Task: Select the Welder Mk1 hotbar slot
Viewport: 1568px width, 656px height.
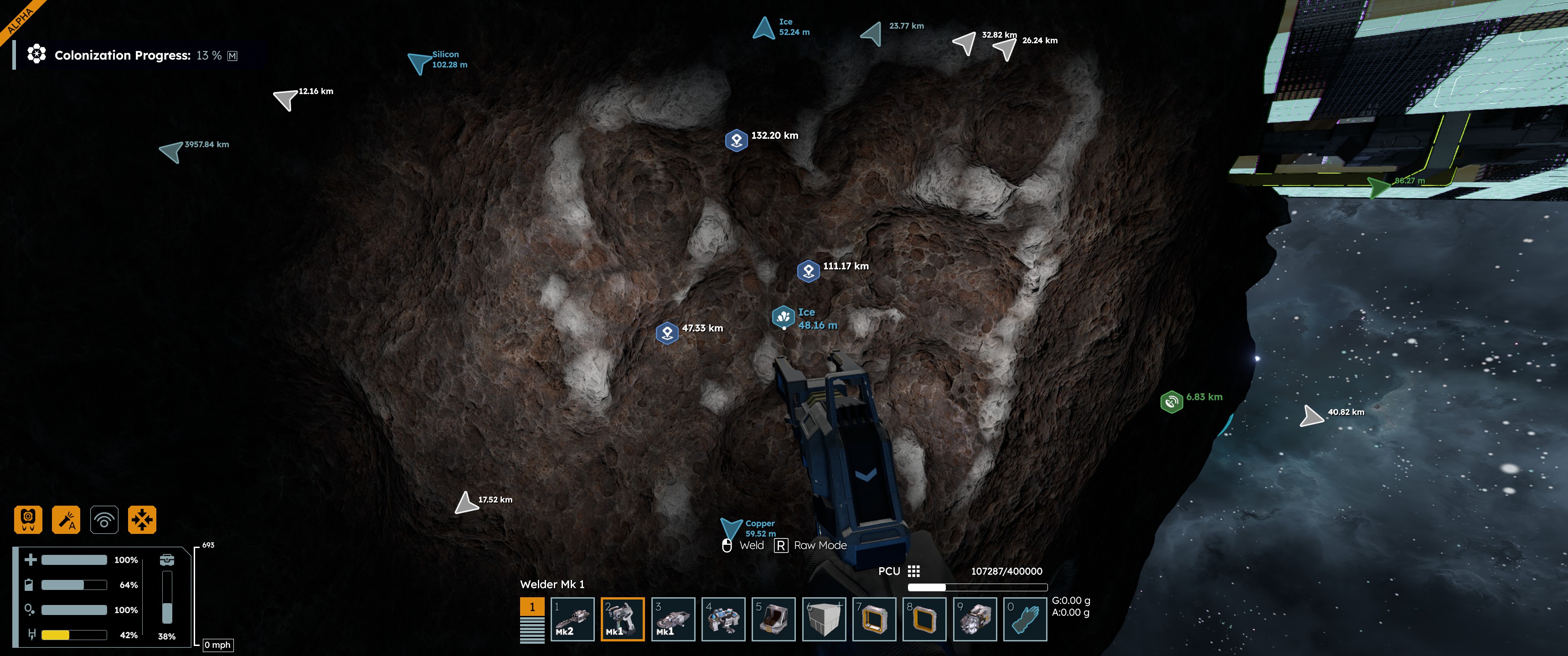Action: click(622, 619)
